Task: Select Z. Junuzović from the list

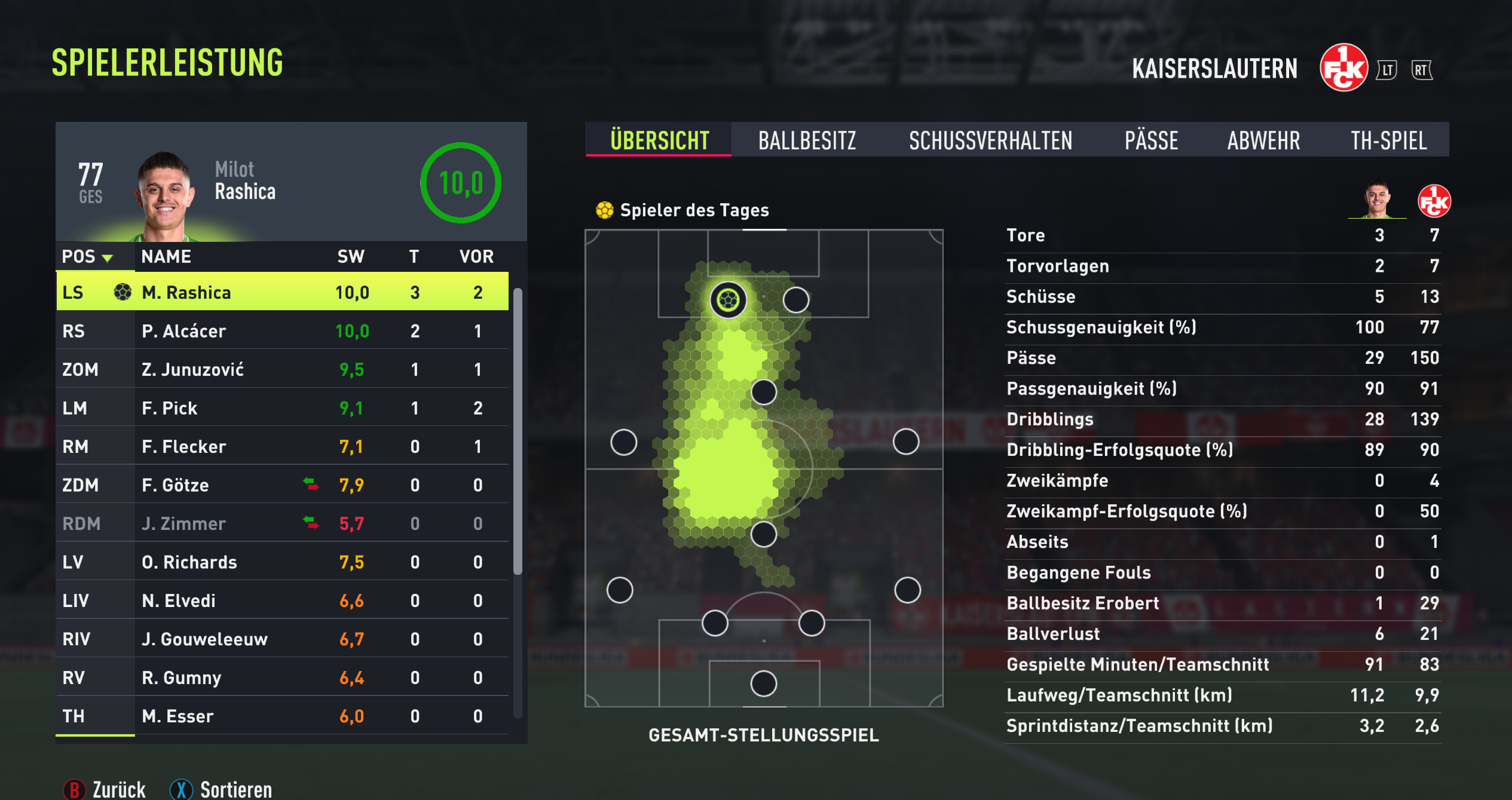Action: 282,369
